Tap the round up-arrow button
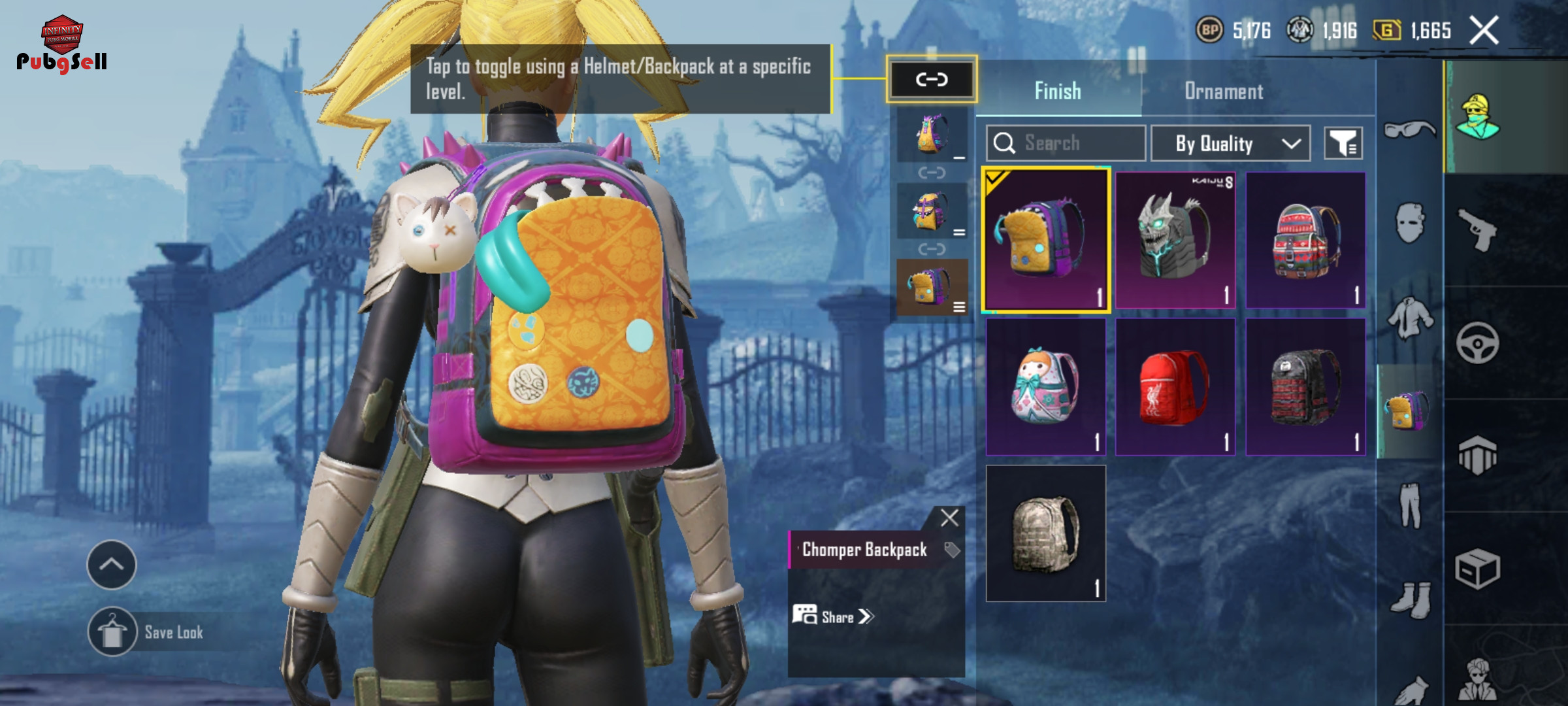The width and height of the screenshot is (1568, 706). 112,565
